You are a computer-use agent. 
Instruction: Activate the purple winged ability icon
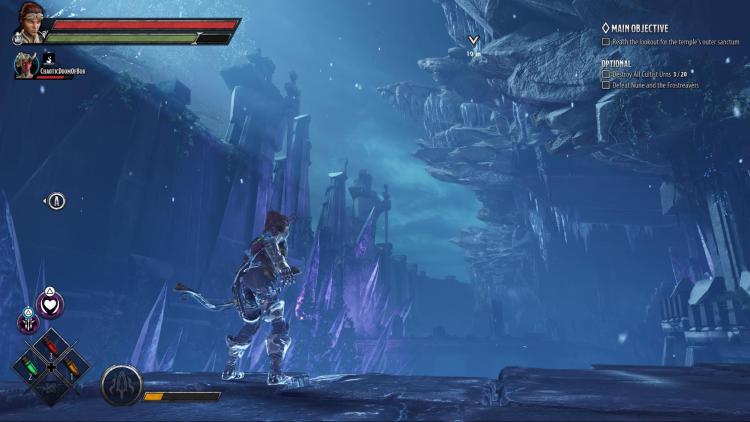(28, 322)
